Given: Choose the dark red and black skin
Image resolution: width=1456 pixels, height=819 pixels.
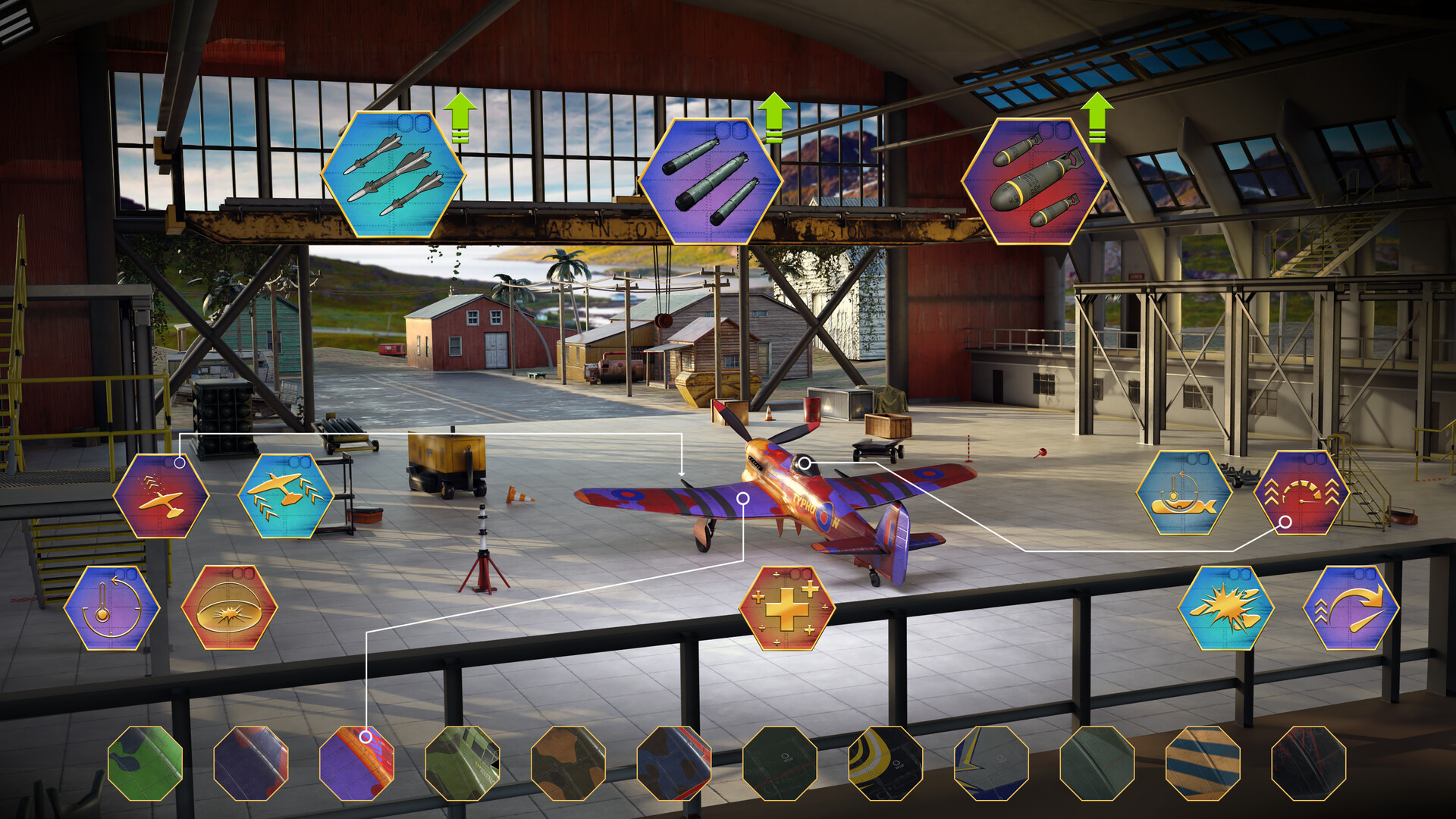Looking at the screenshot, I should pos(1308,763).
